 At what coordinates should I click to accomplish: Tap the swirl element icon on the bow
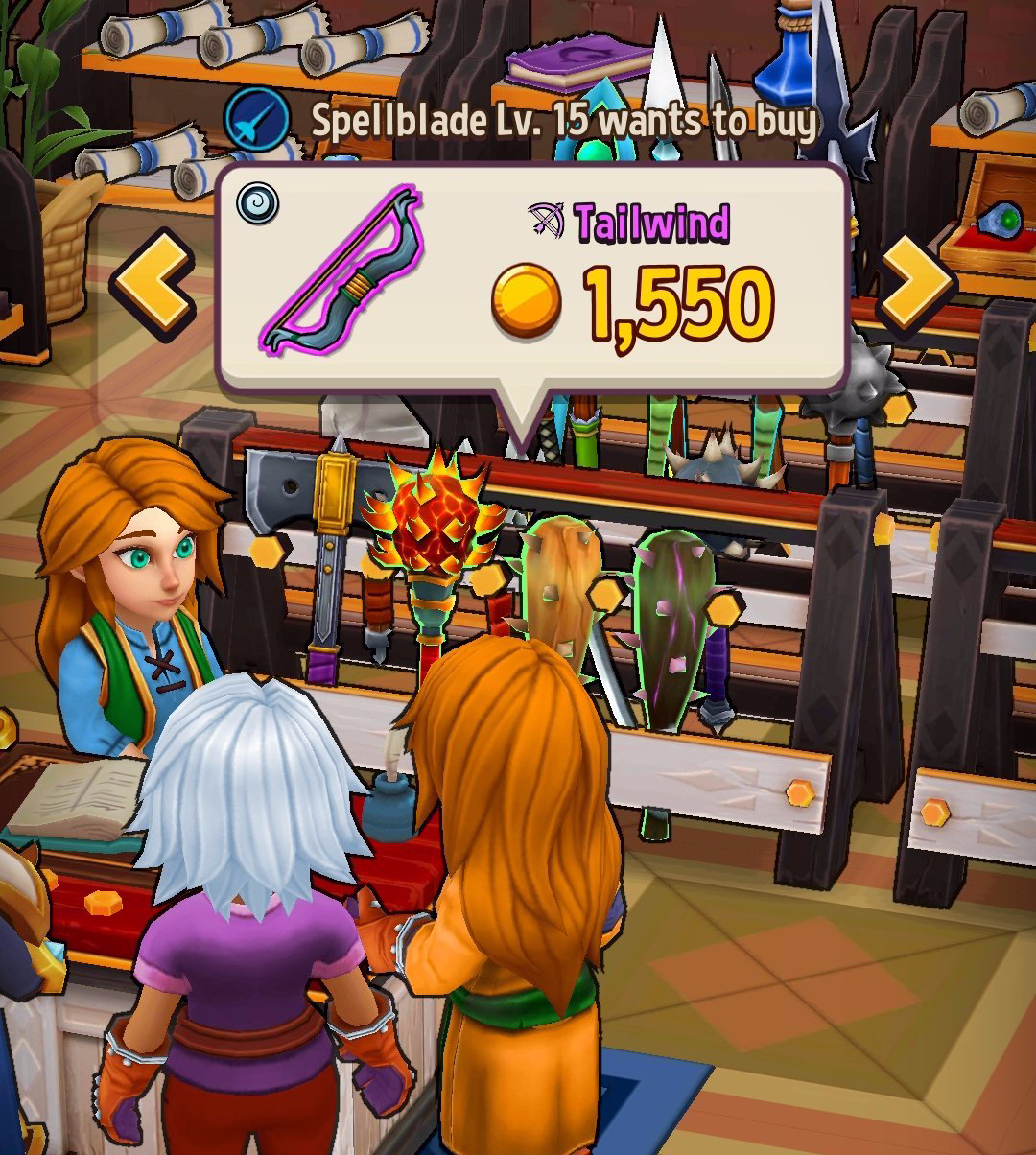tap(258, 204)
